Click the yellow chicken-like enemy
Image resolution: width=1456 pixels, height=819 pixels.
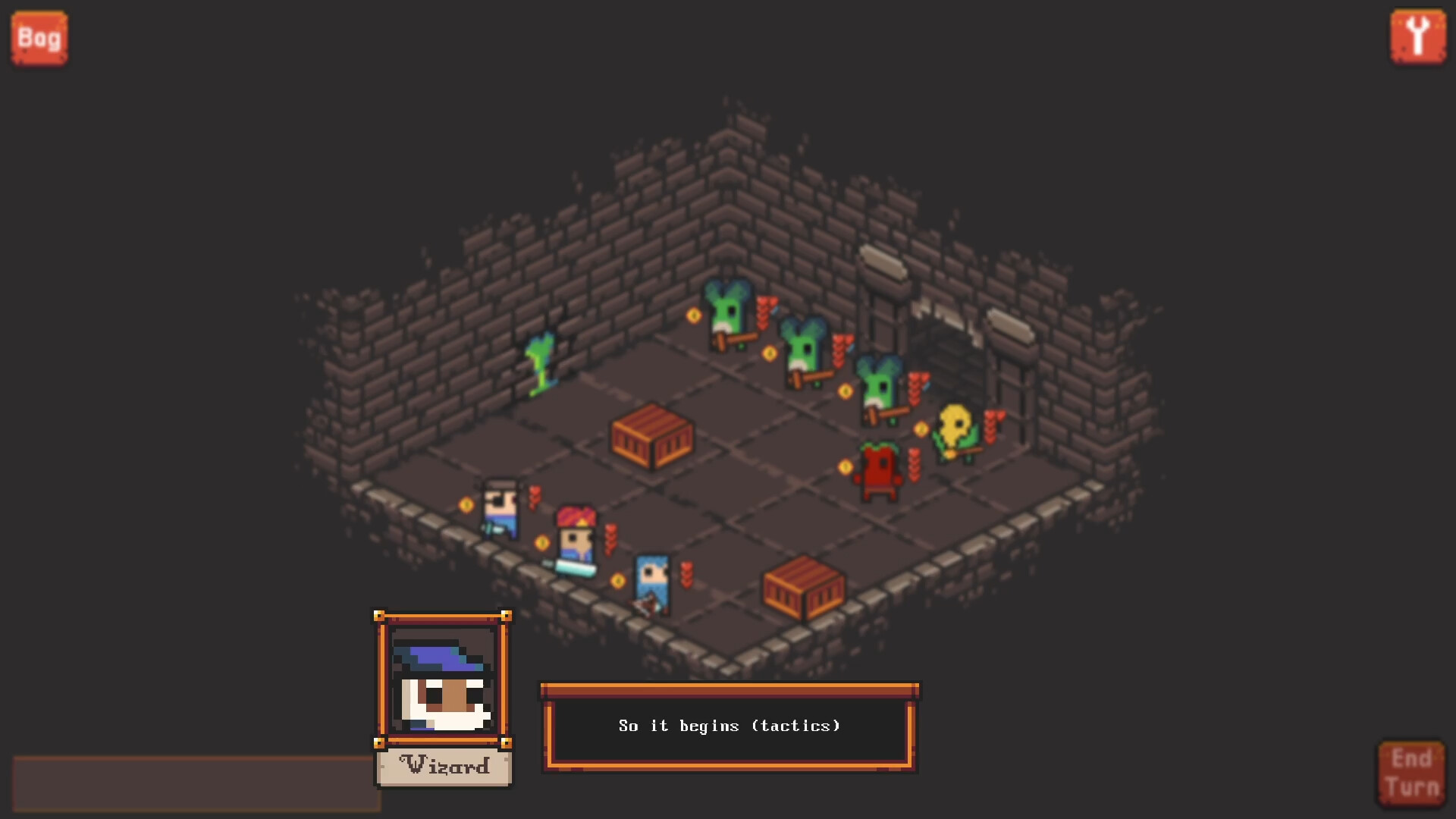954,428
